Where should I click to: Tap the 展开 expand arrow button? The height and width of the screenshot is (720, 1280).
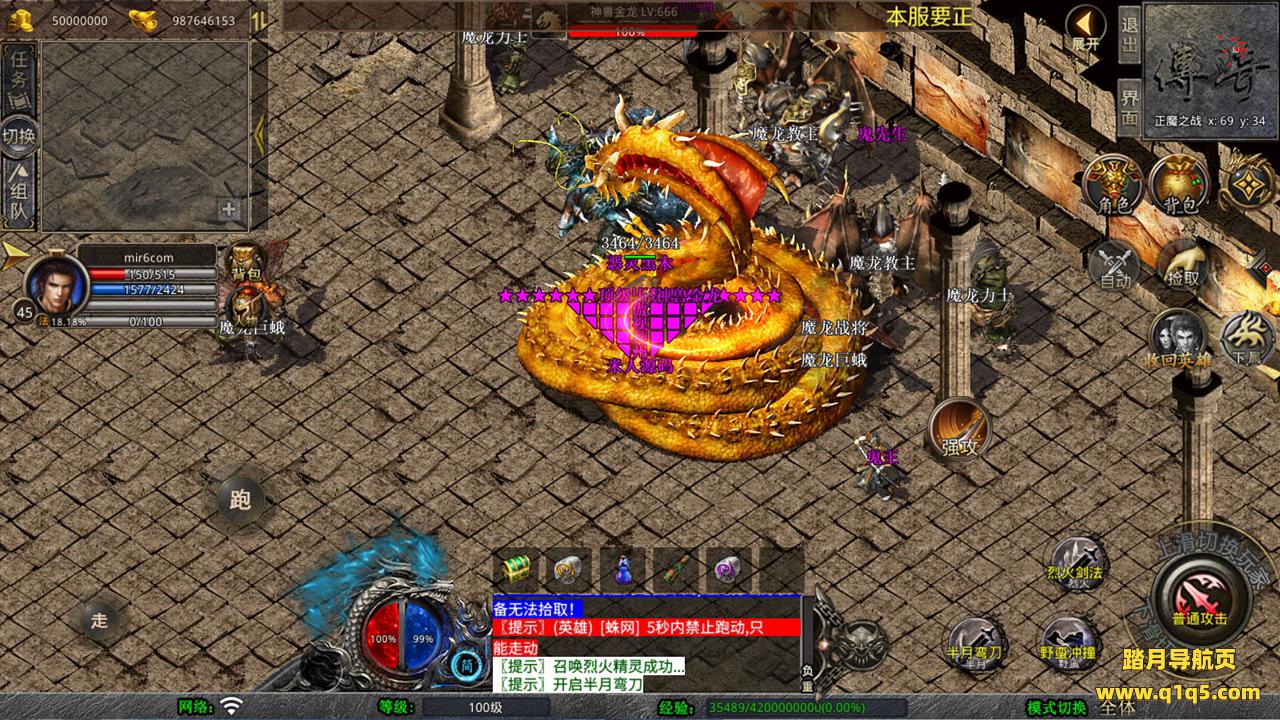pos(1086,28)
